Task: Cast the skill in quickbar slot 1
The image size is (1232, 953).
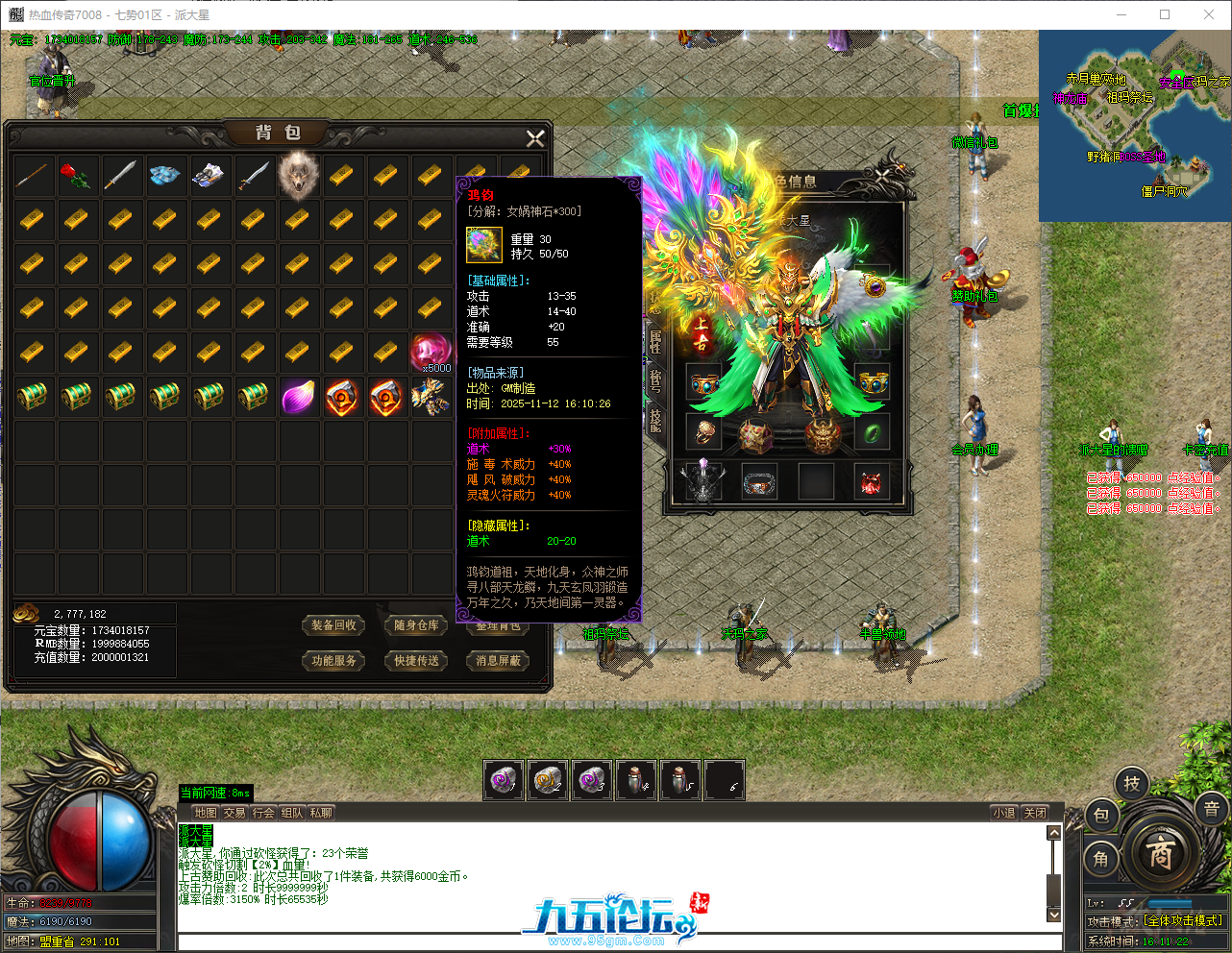Action: click(x=501, y=780)
